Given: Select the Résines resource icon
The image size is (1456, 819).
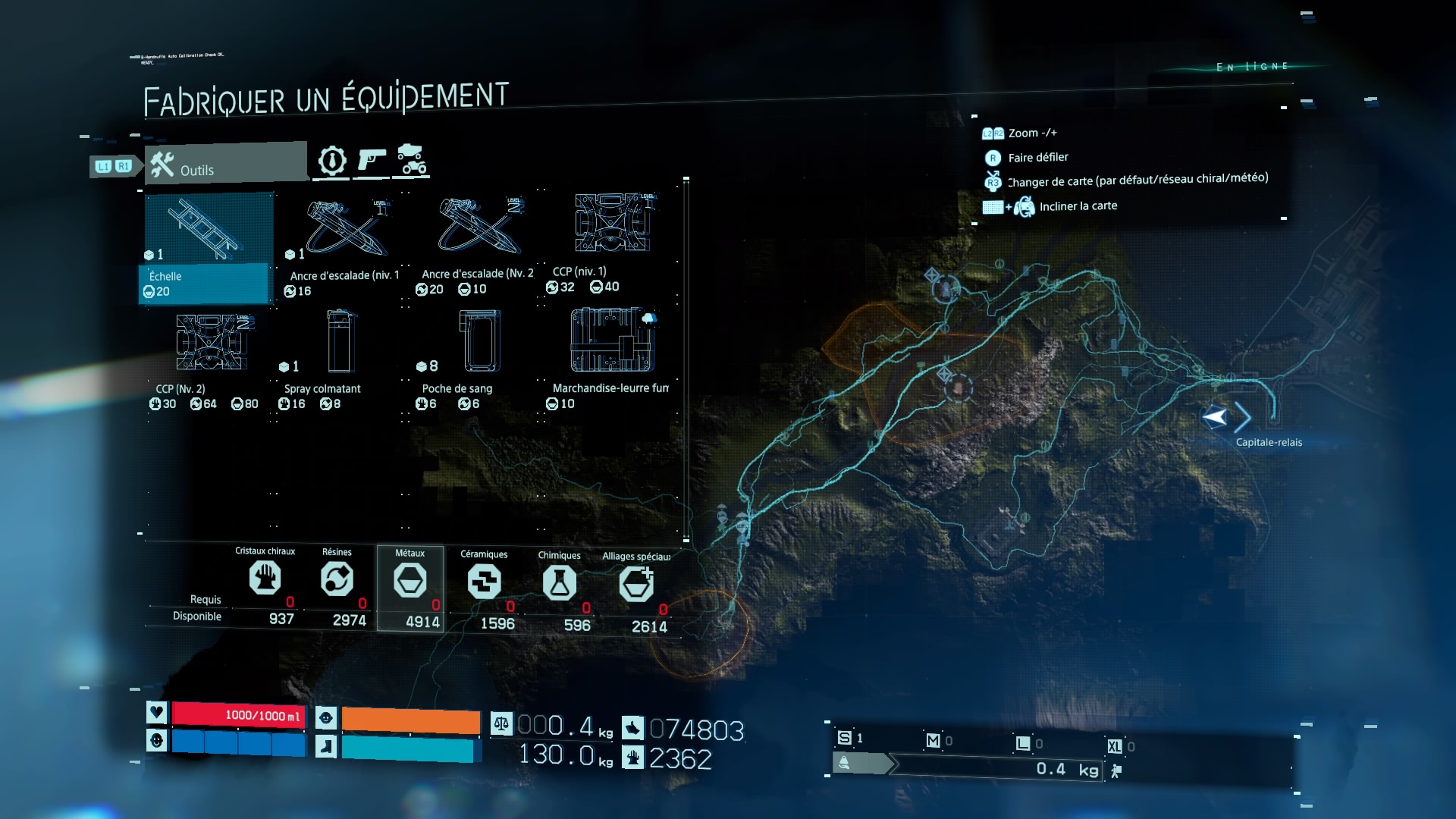Looking at the screenshot, I should (337, 580).
